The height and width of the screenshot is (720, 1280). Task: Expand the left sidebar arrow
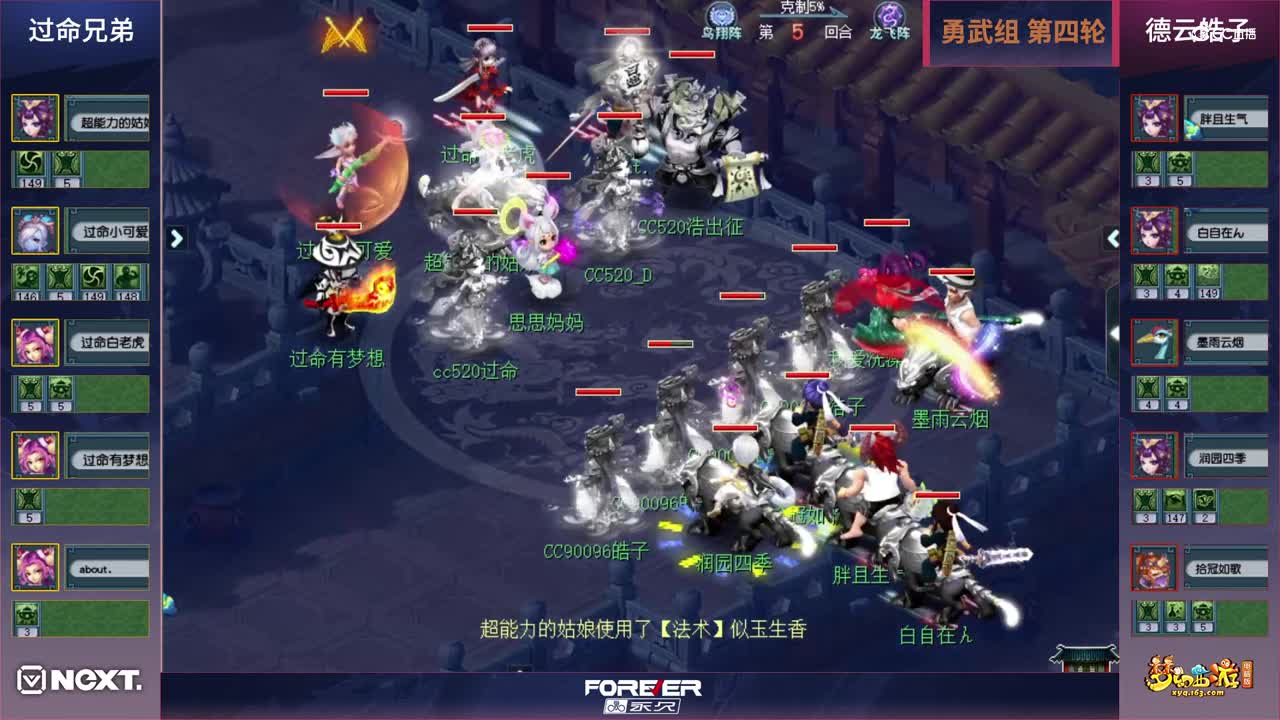(x=176, y=240)
